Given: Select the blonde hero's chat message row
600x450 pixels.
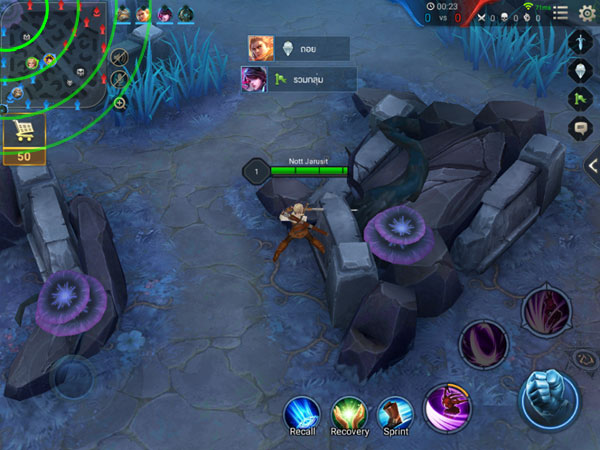Looking at the screenshot, I should tap(298, 48).
